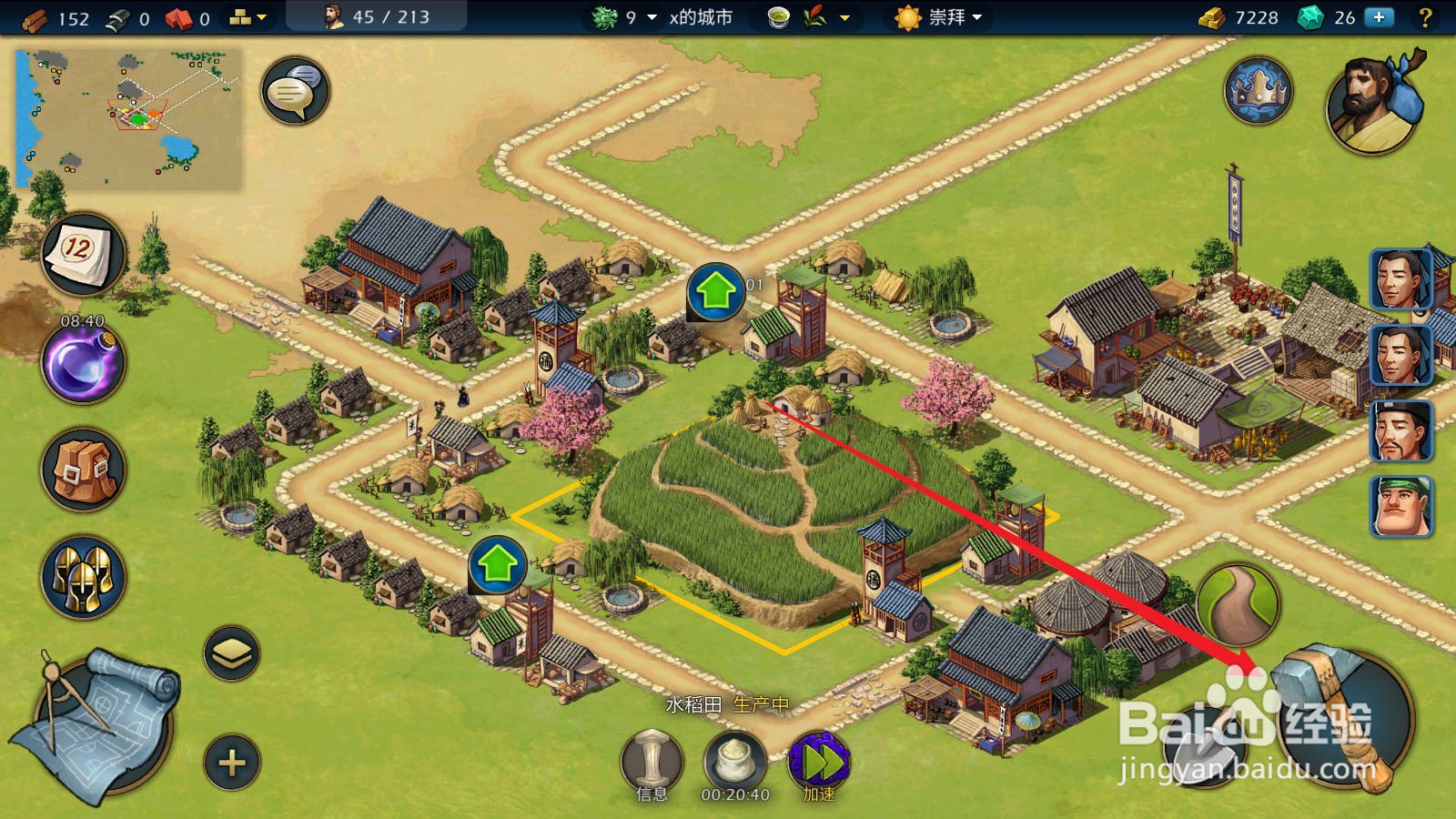Open the leather backpack inventory
1456x819 pixels.
point(83,470)
